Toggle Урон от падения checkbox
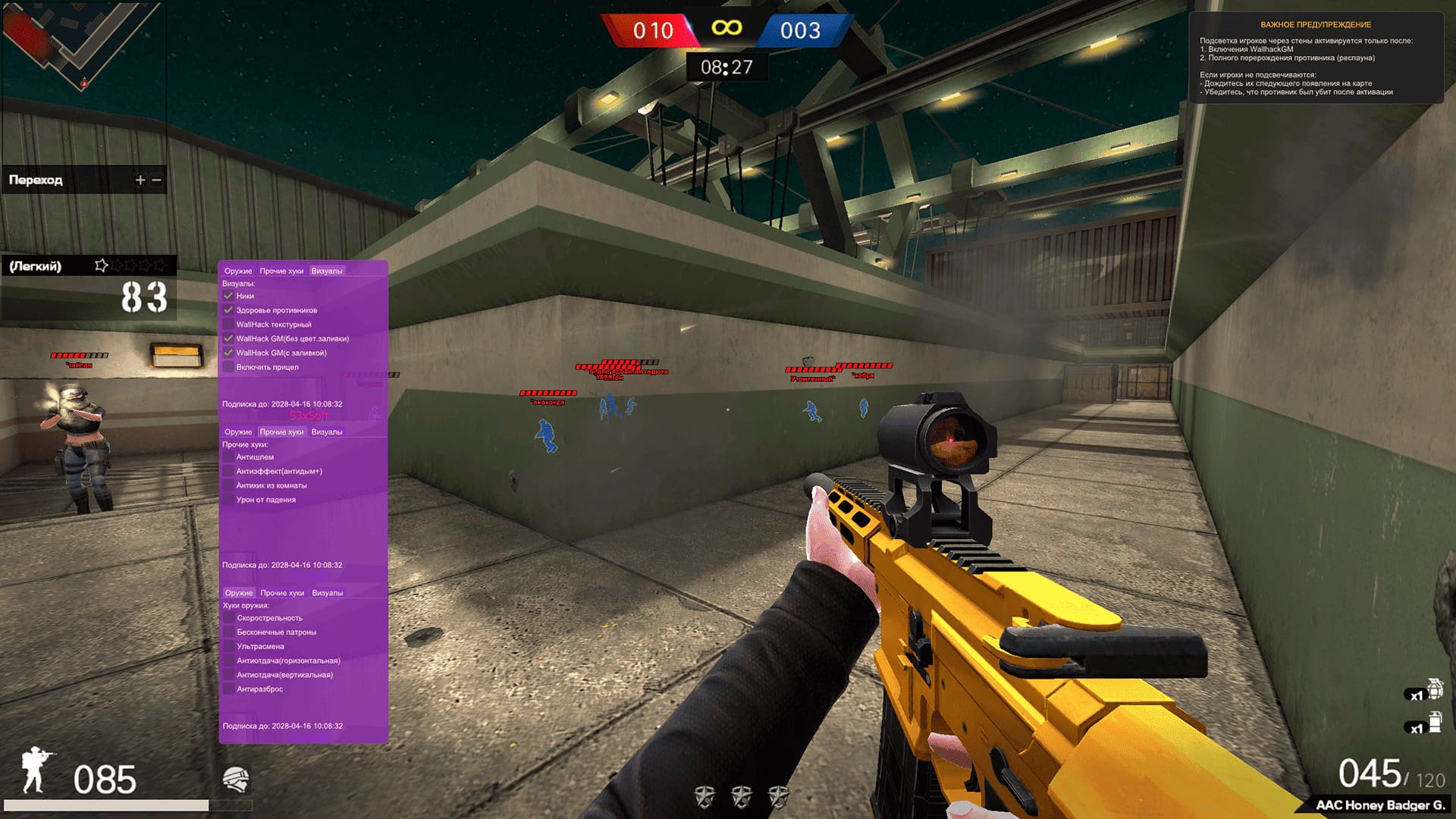Image resolution: width=1456 pixels, height=819 pixels. pos(228,500)
